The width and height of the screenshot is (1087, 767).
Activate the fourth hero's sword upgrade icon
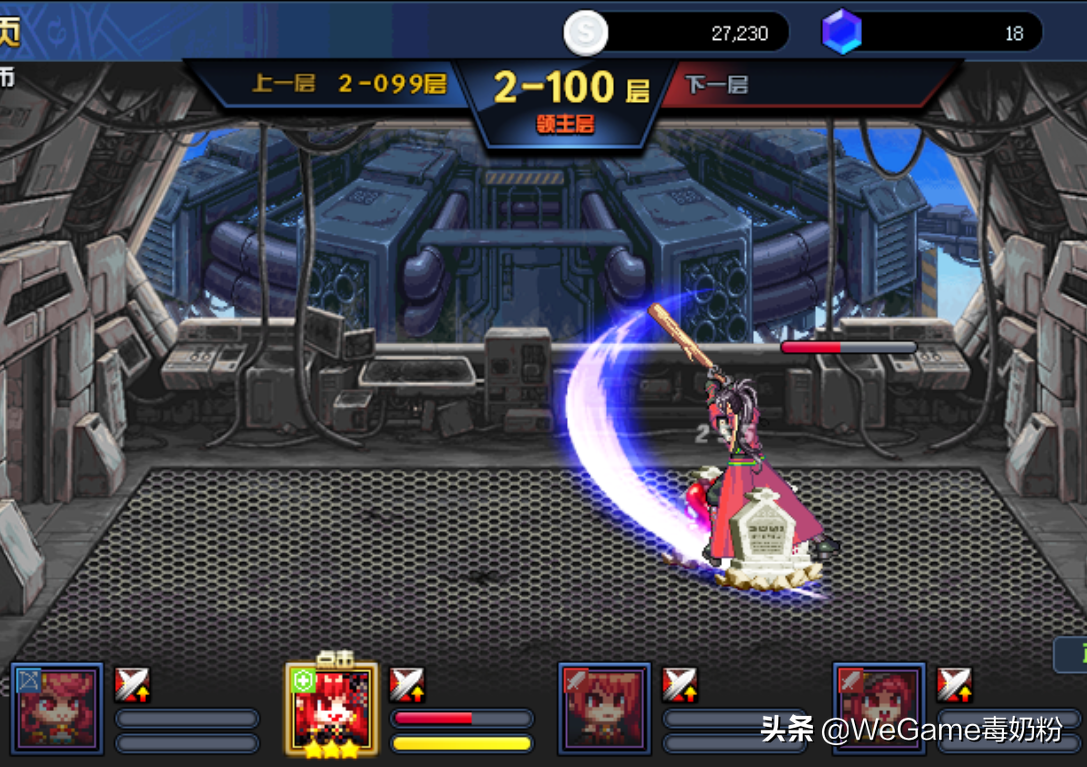pos(954,685)
